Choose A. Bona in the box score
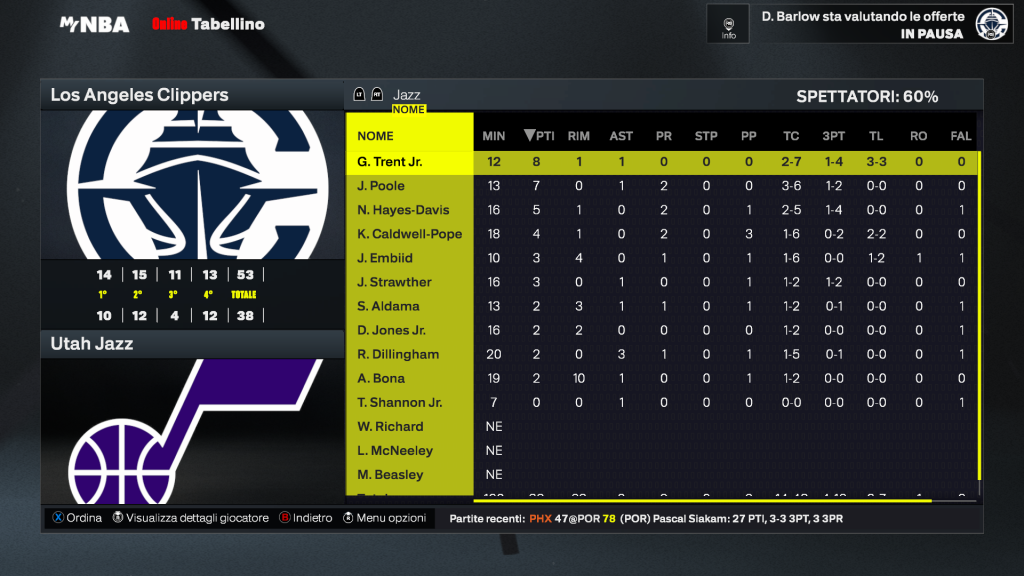The image size is (1024, 576). tap(380, 378)
